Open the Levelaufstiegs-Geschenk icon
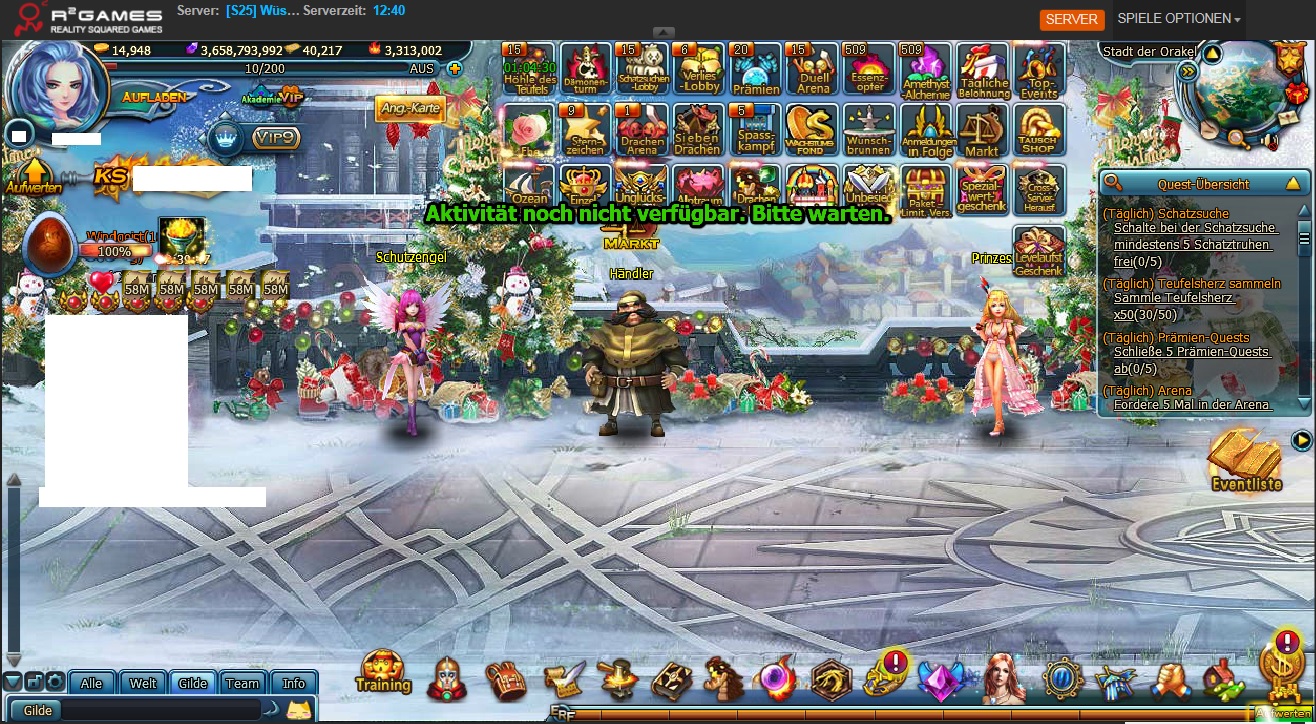The width and height of the screenshot is (1316, 724). coord(1039,252)
